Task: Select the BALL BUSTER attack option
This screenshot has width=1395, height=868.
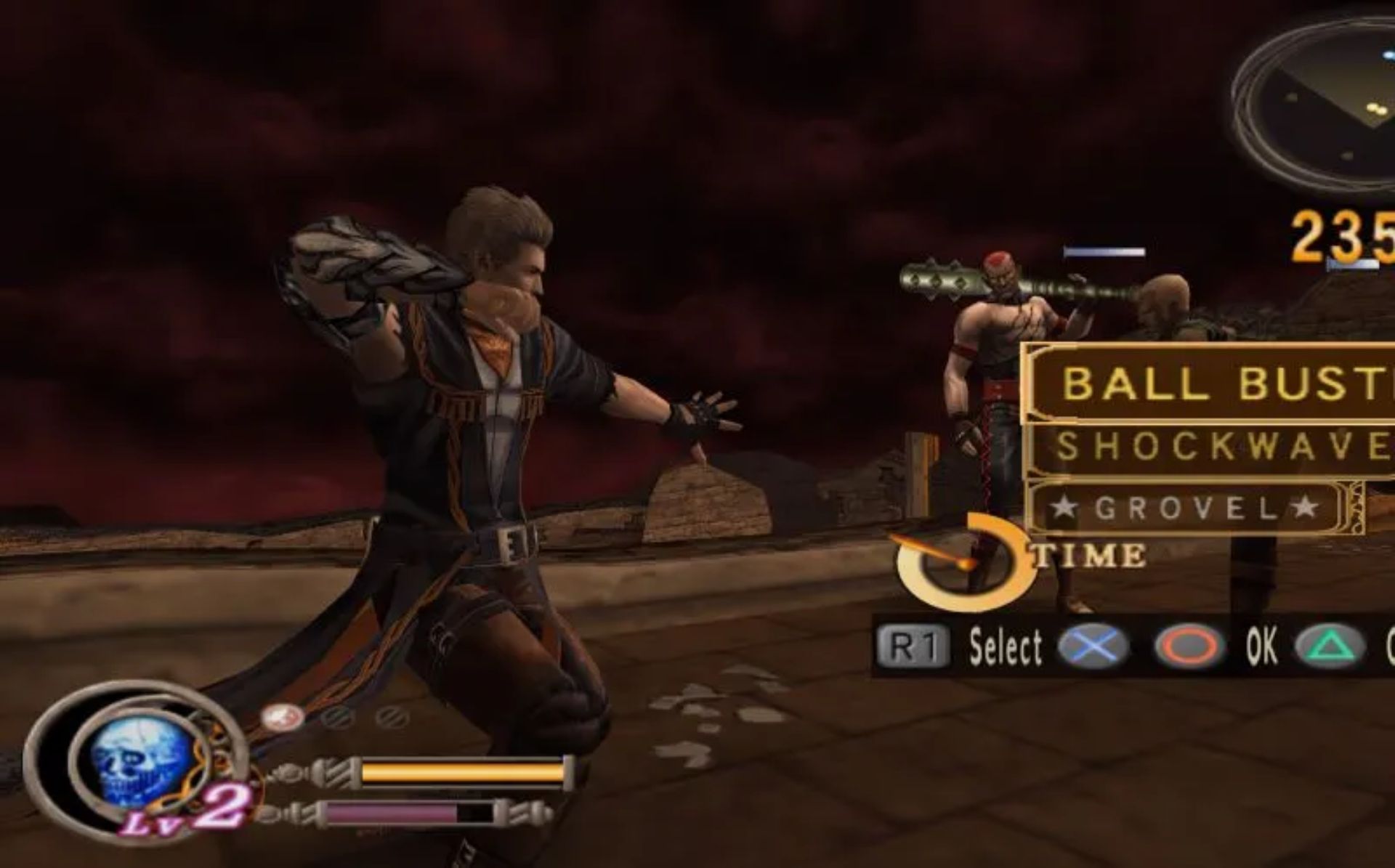Action: click(1221, 383)
